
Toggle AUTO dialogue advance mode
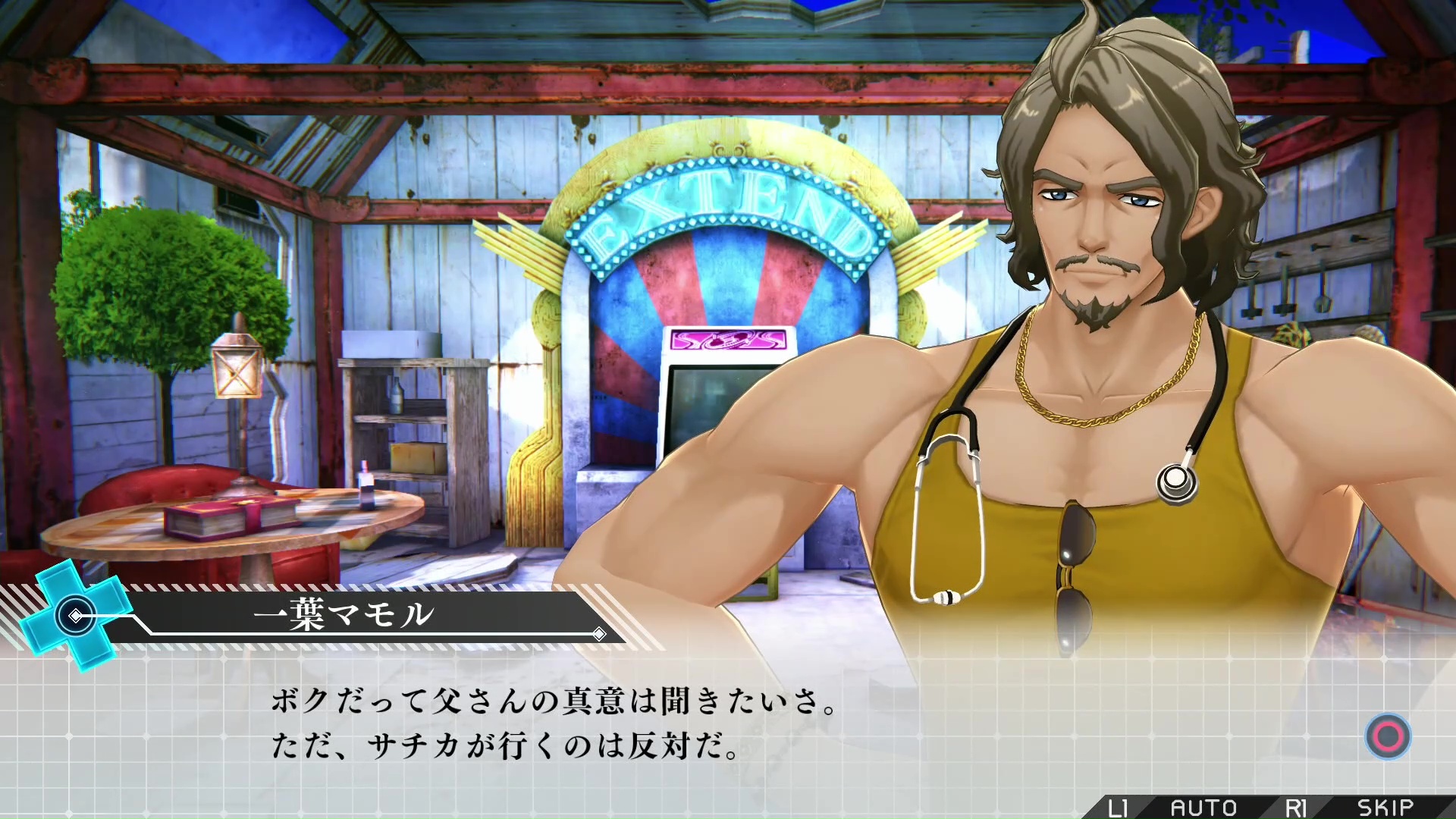1203,808
